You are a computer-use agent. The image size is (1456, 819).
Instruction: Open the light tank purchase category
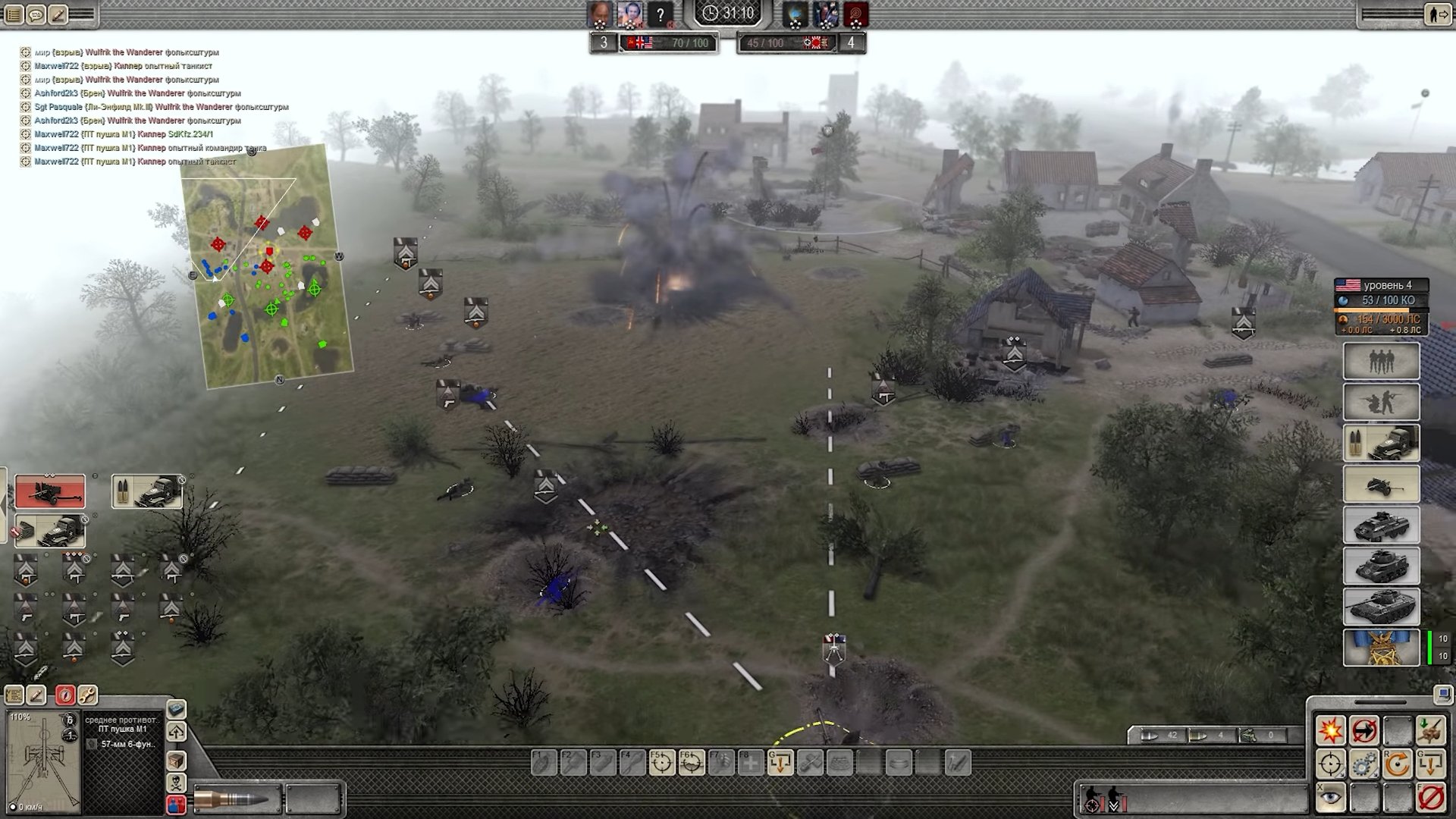(x=1381, y=566)
